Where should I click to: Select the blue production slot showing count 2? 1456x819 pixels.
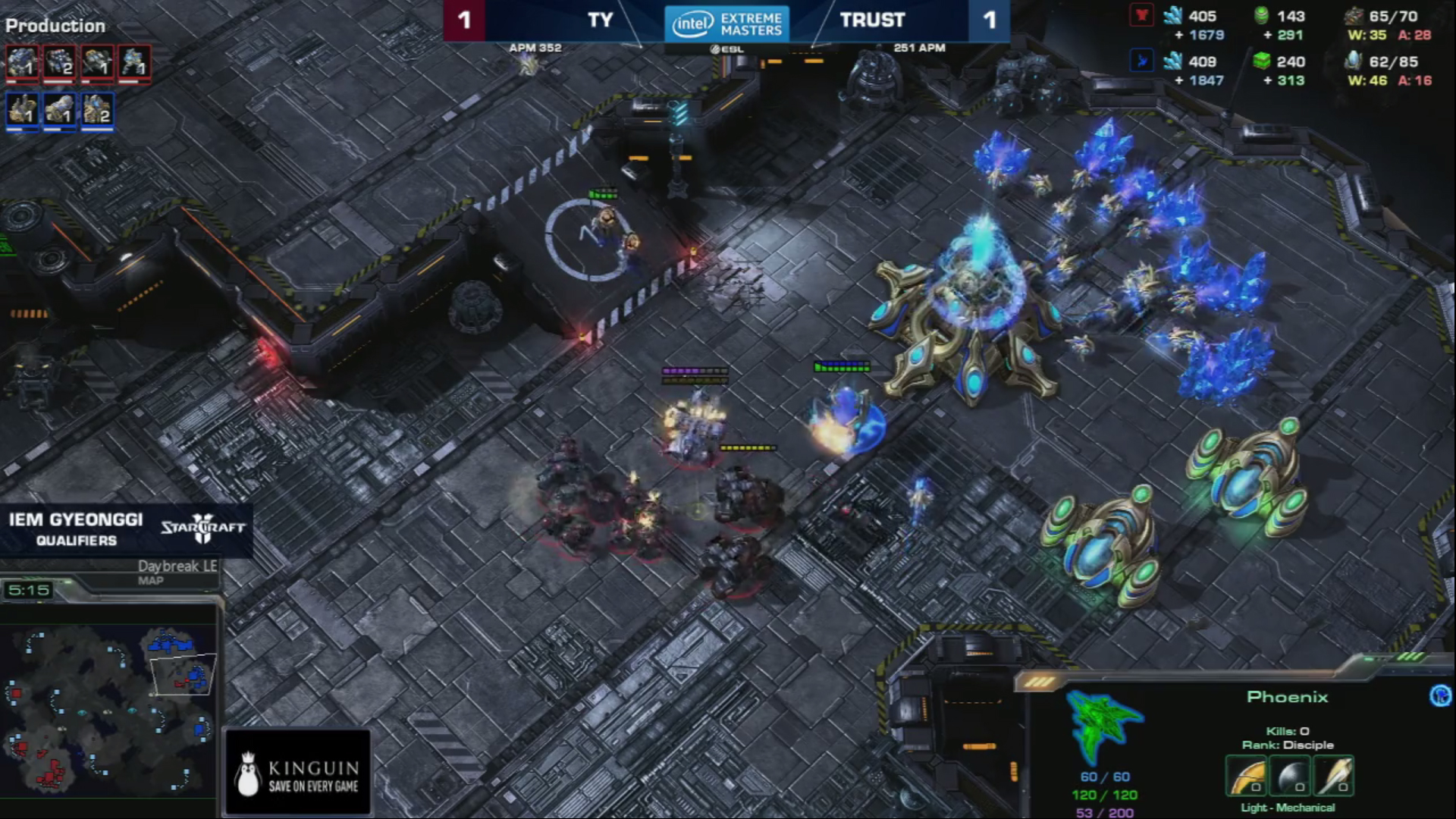coord(97,110)
